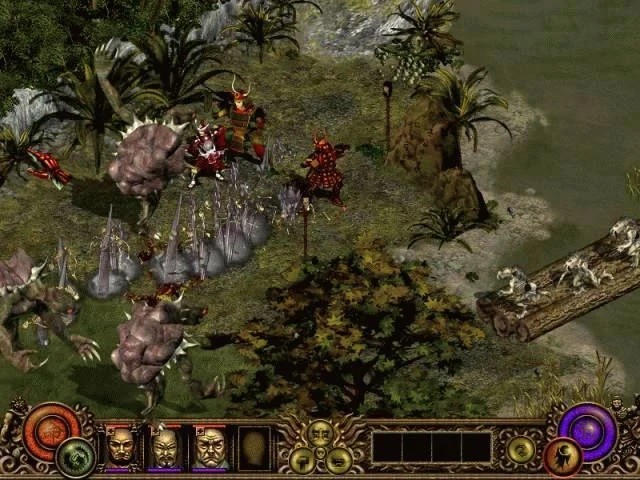Click the green swirl orb

(74, 457)
